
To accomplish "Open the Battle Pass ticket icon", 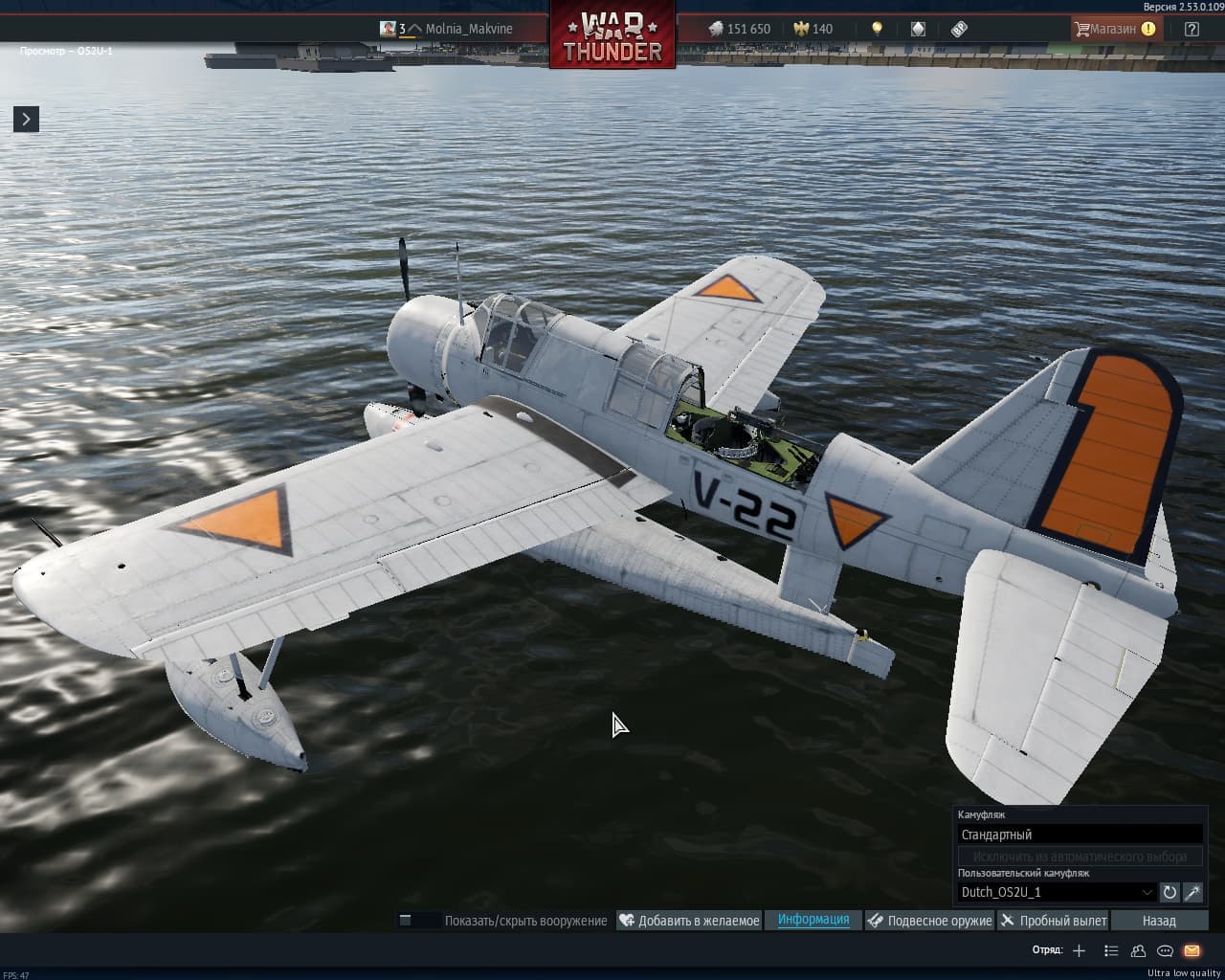I will coord(959,29).
